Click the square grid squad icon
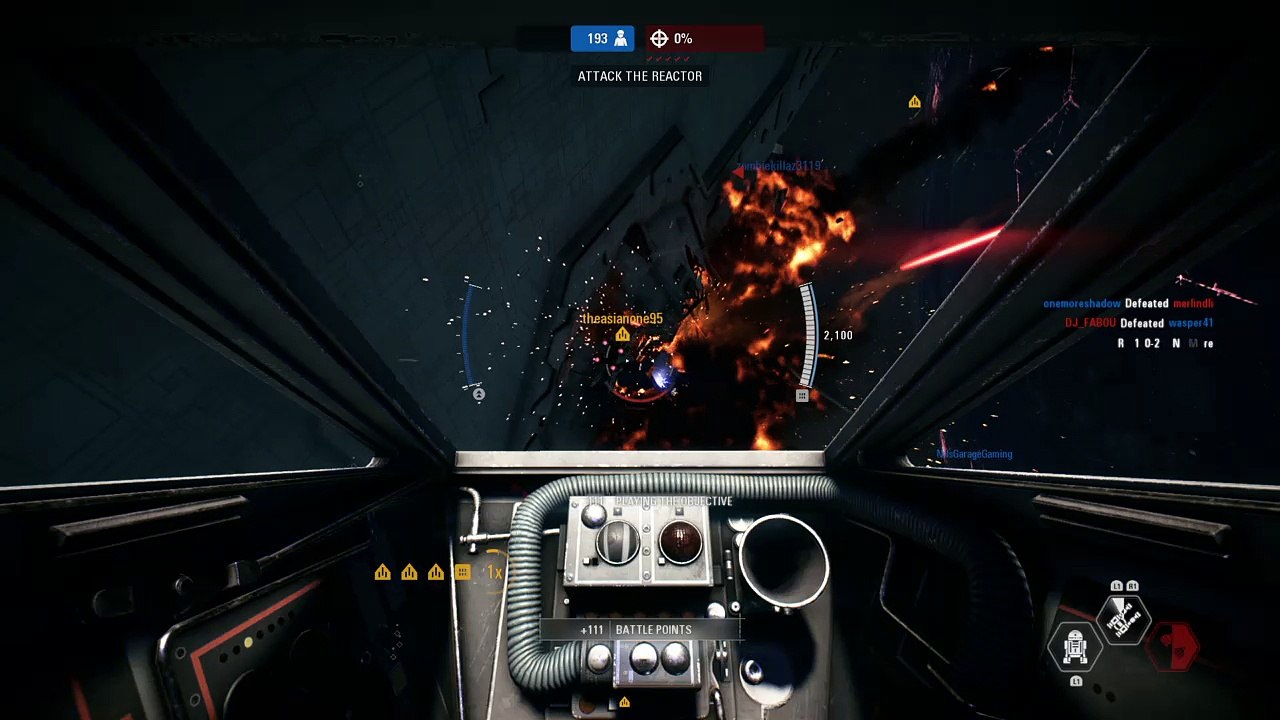1280x720 pixels. click(x=462, y=572)
